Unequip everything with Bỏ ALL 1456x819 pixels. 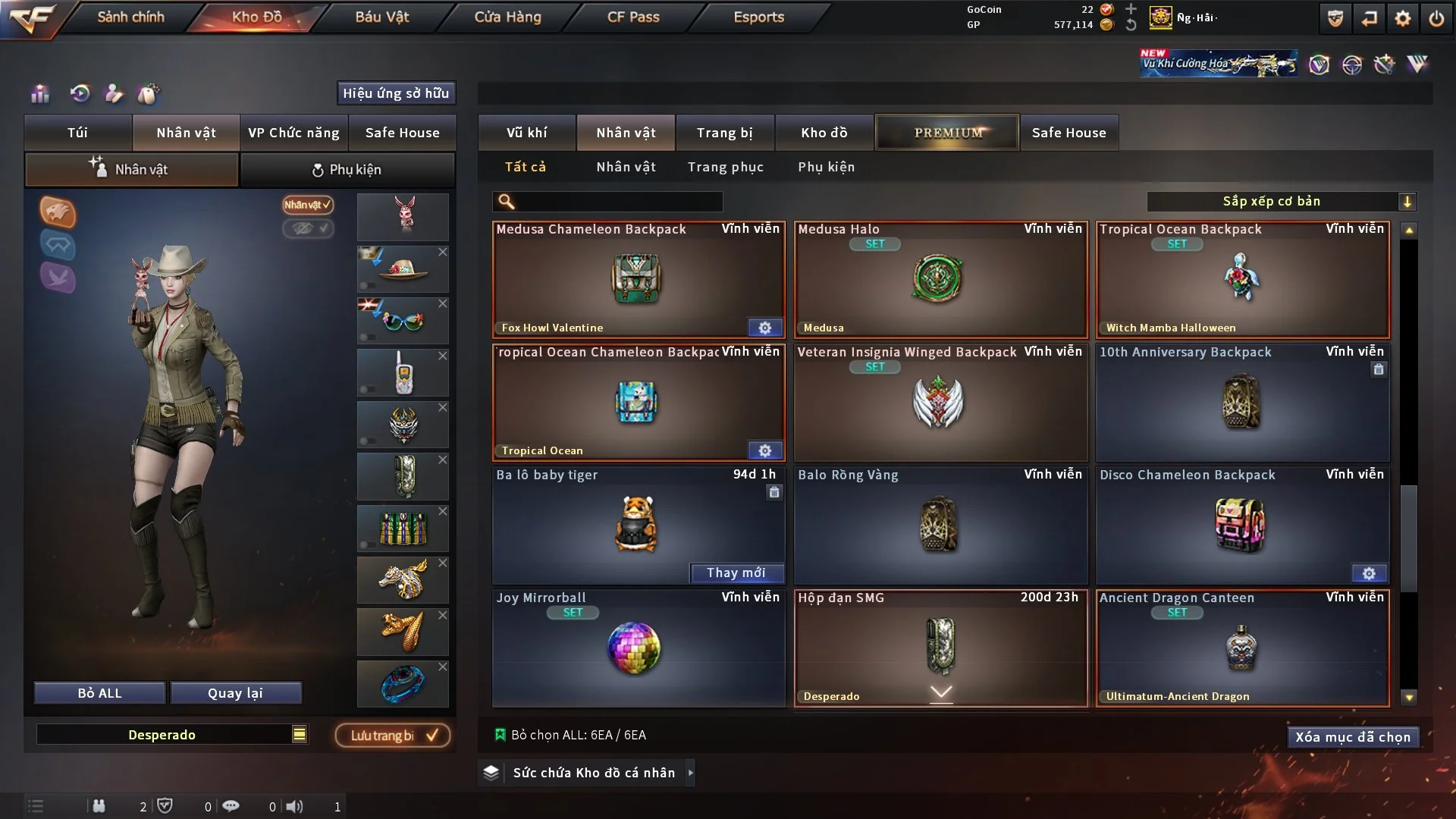click(99, 693)
